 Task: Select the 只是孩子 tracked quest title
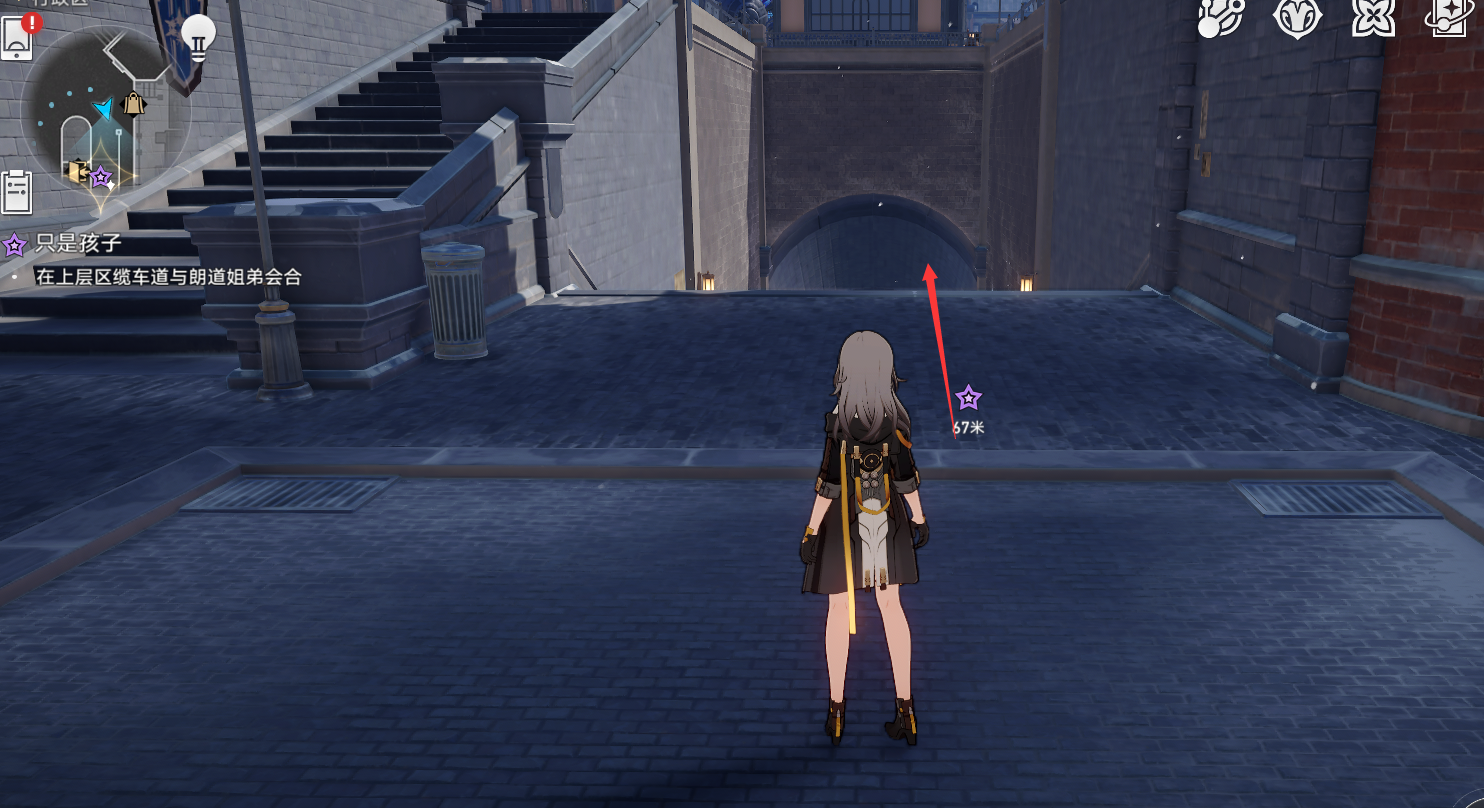[78, 244]
